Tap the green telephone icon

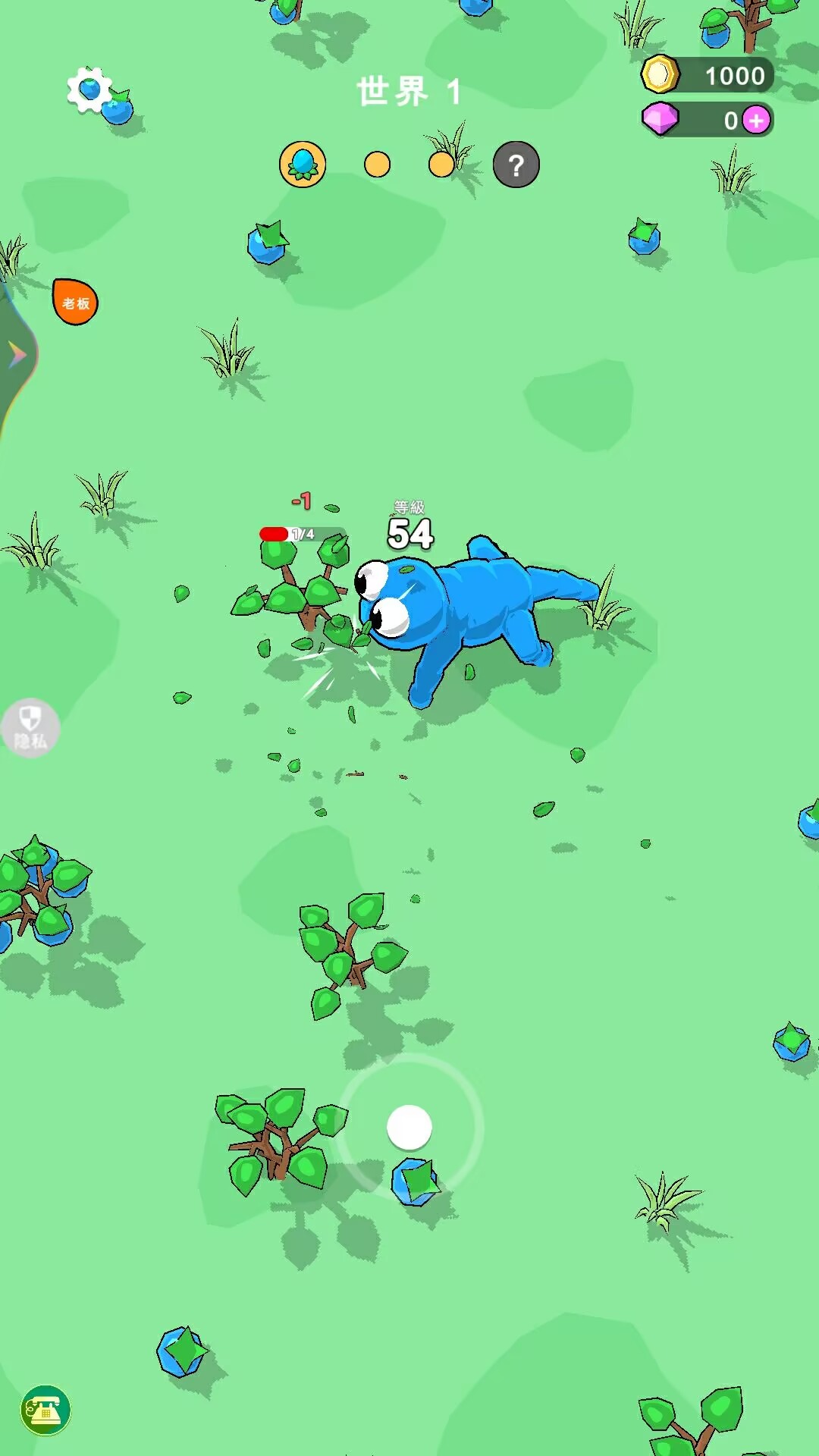(x=45, y=1410)
